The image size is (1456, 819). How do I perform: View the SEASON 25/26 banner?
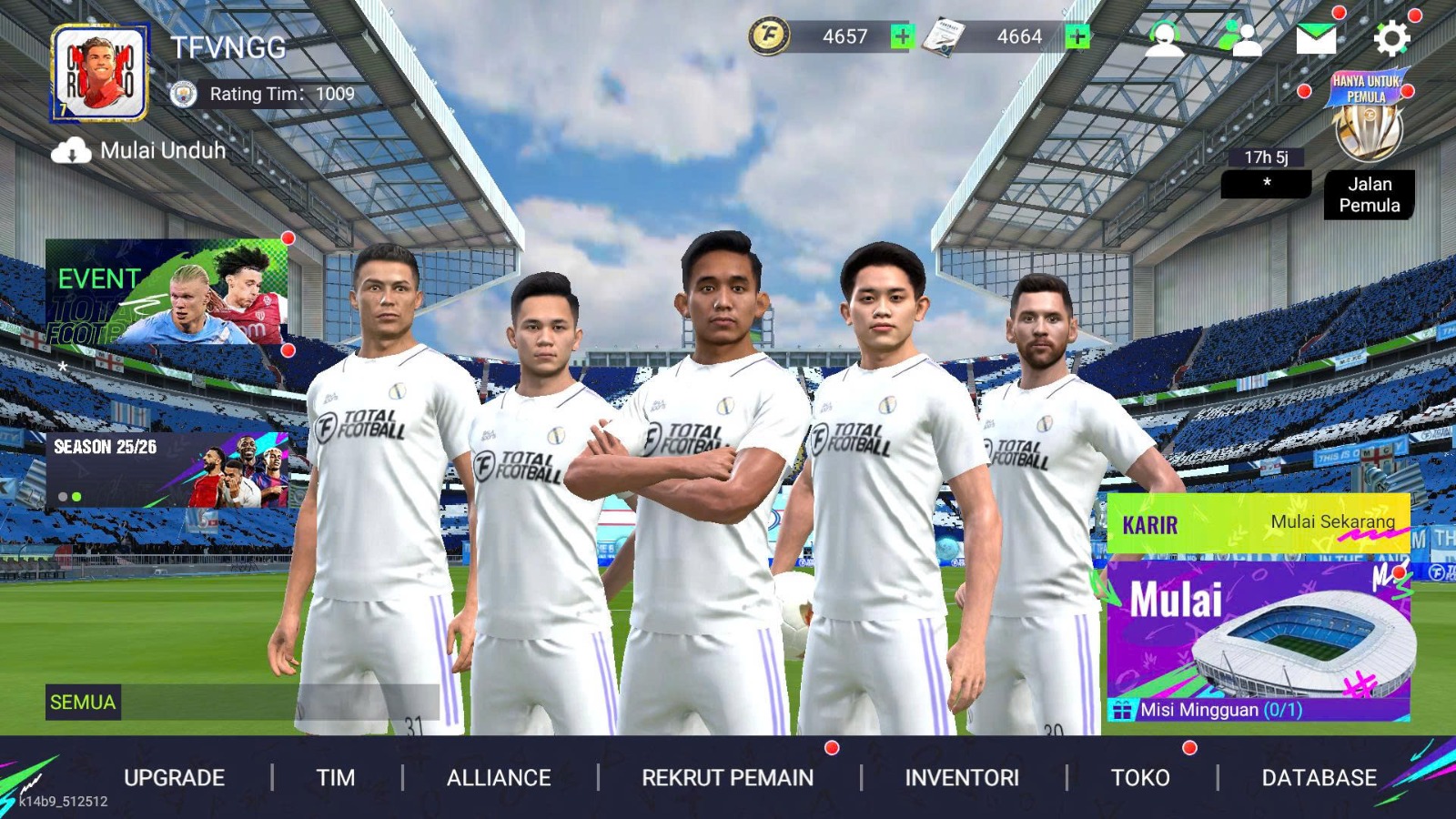point(167,470)
